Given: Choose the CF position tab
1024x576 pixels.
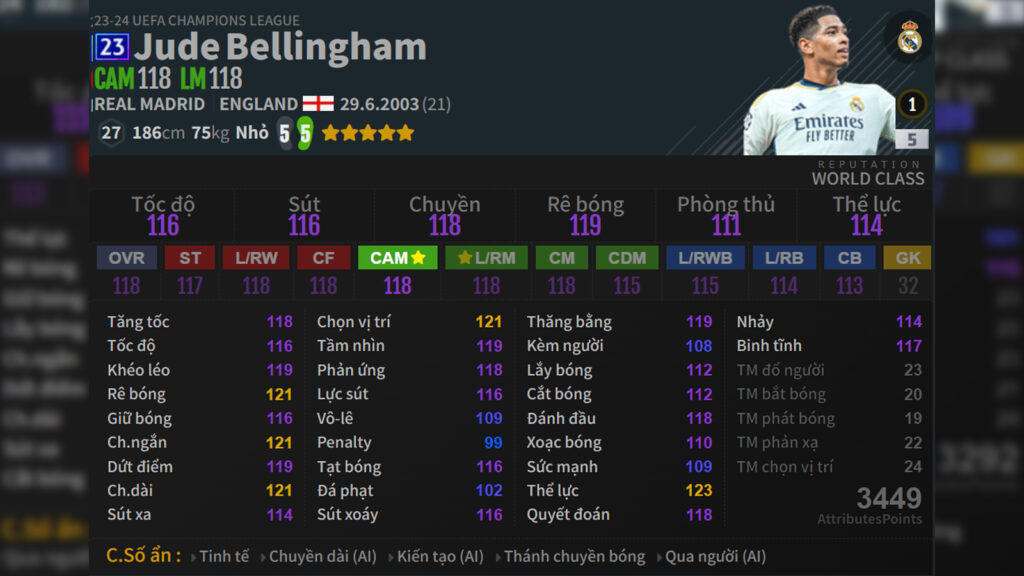Looking at the screenshot, I should pyautogui.click(x=323, y=258).
